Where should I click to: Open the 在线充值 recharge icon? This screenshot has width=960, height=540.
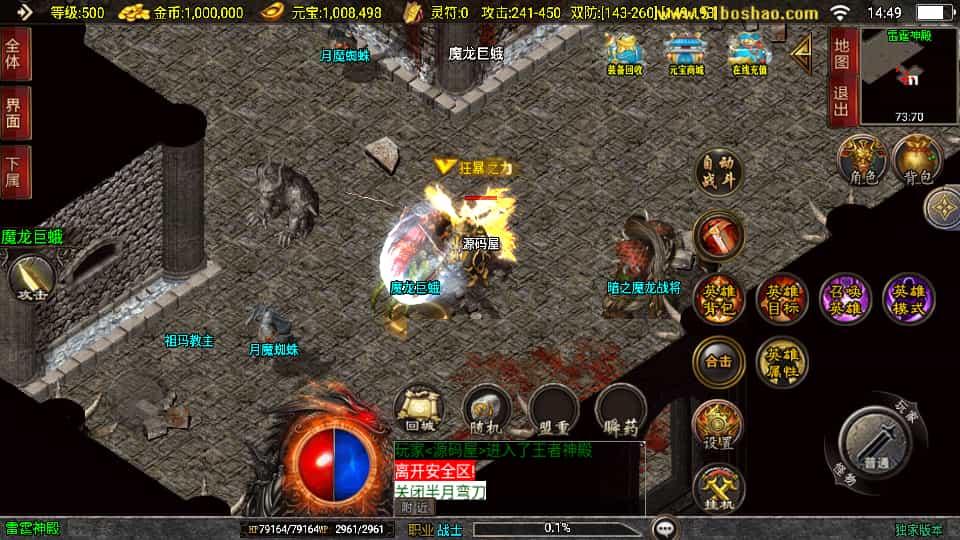pos(748,53)
